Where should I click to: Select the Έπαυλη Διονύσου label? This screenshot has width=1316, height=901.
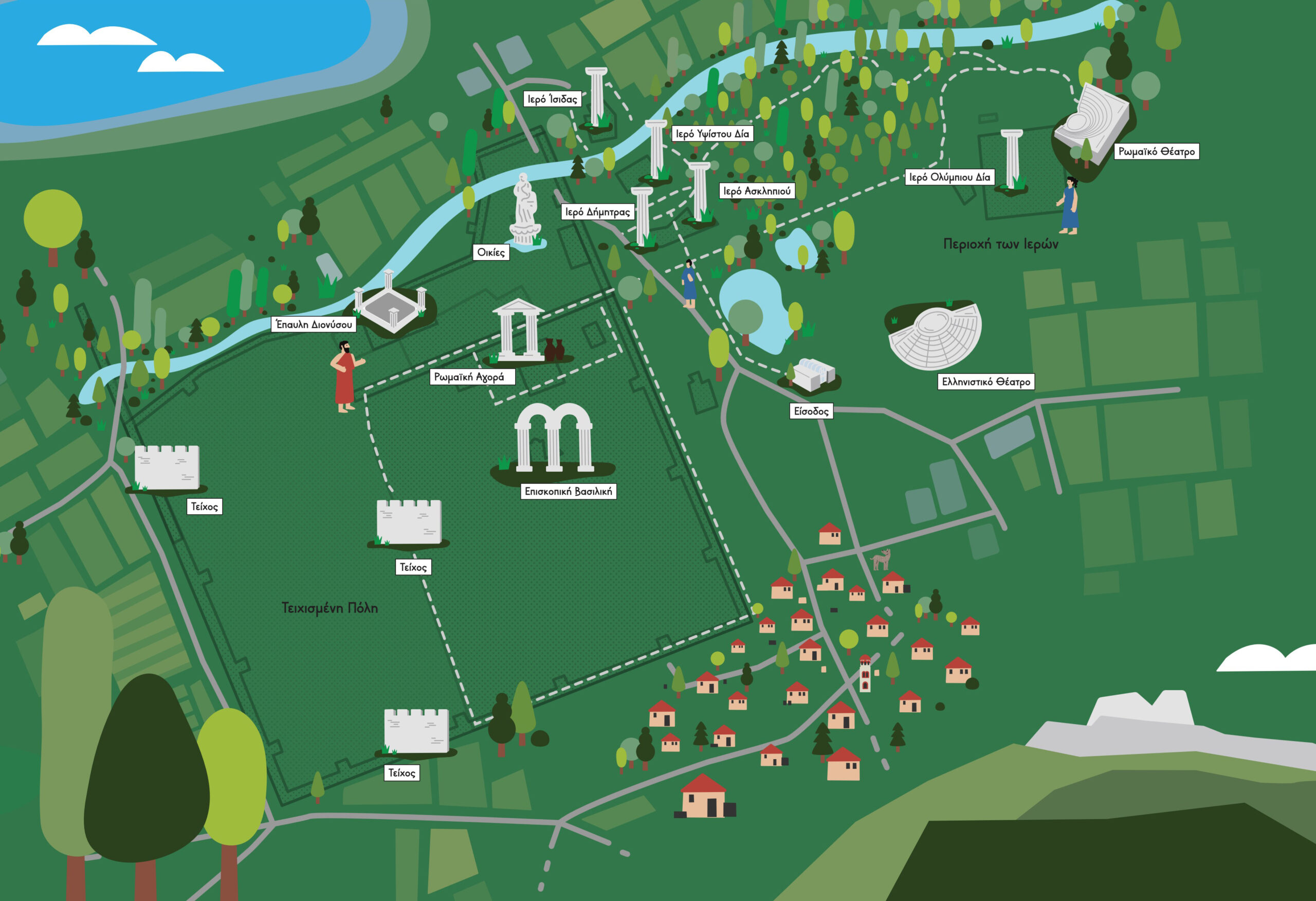click(314, 324)
